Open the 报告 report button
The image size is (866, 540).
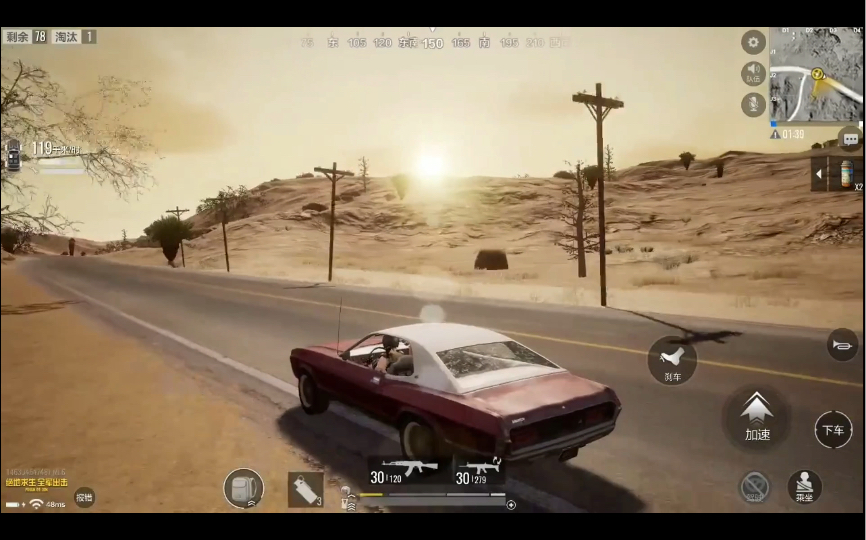click(85, 497)
